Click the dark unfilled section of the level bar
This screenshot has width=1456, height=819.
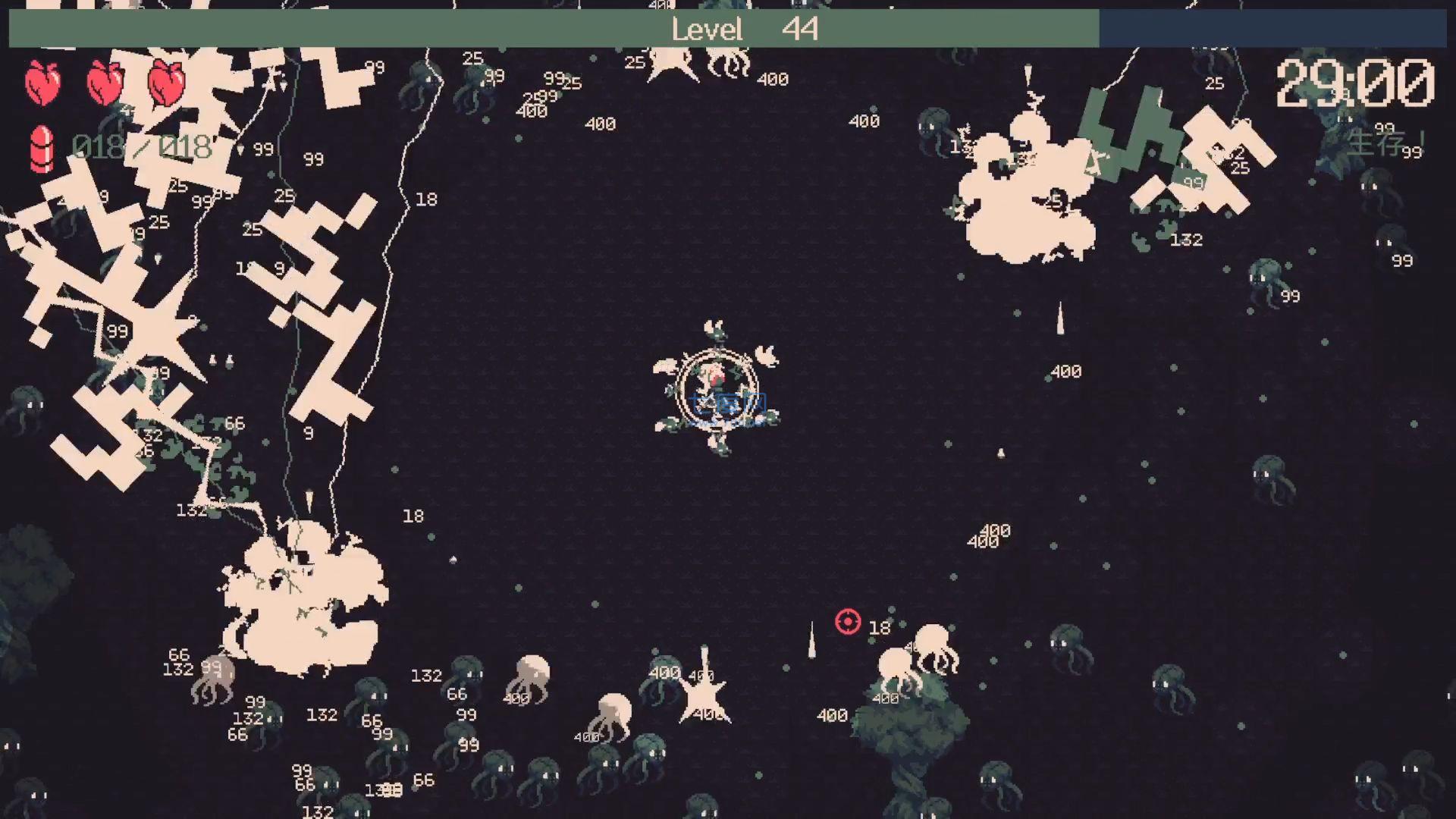pyautogui.click(x=1274, y=29)
